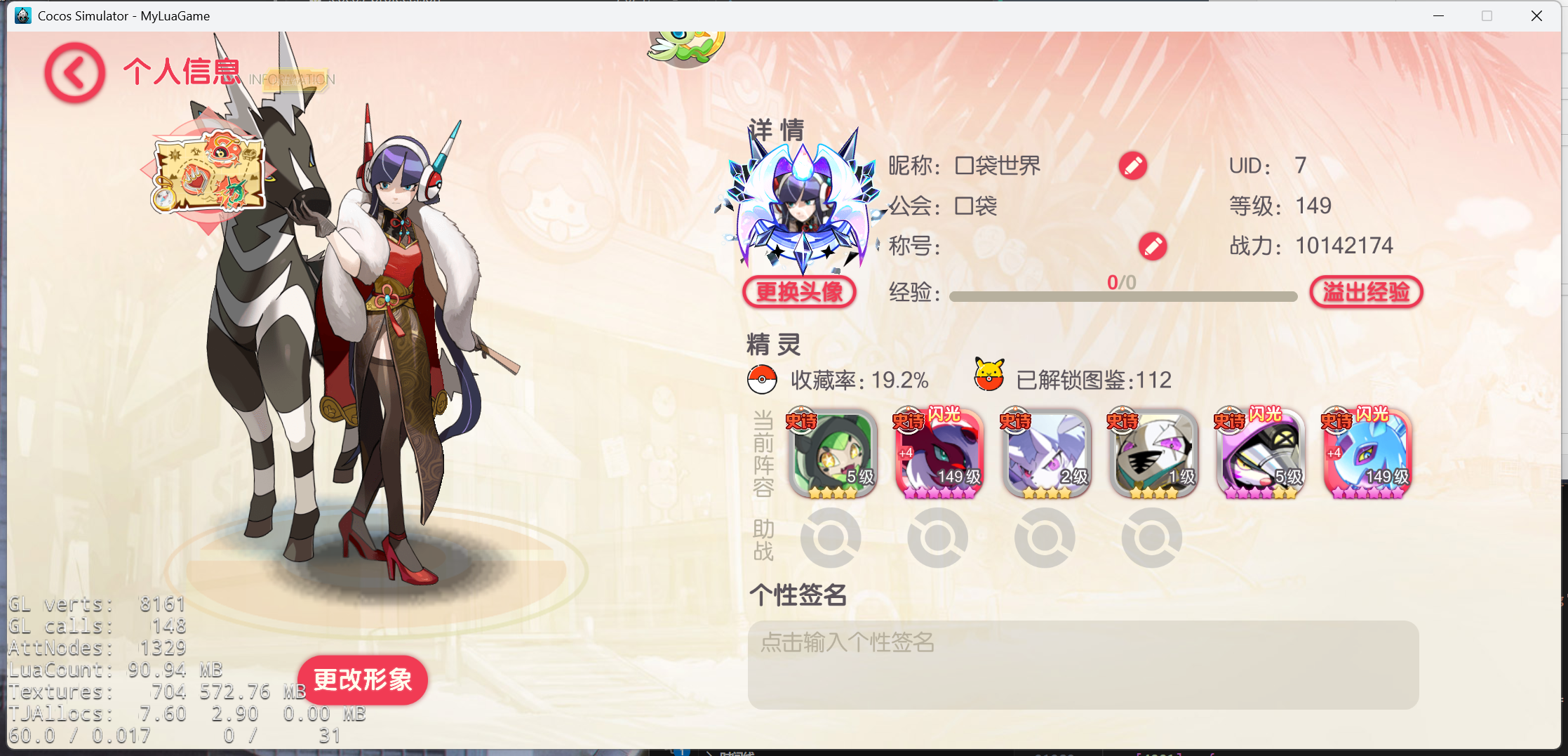The width and height of the screenshot is (1568, 756).
Task: Click the Pikachu Pokédex icon
Action: point(990,373)
